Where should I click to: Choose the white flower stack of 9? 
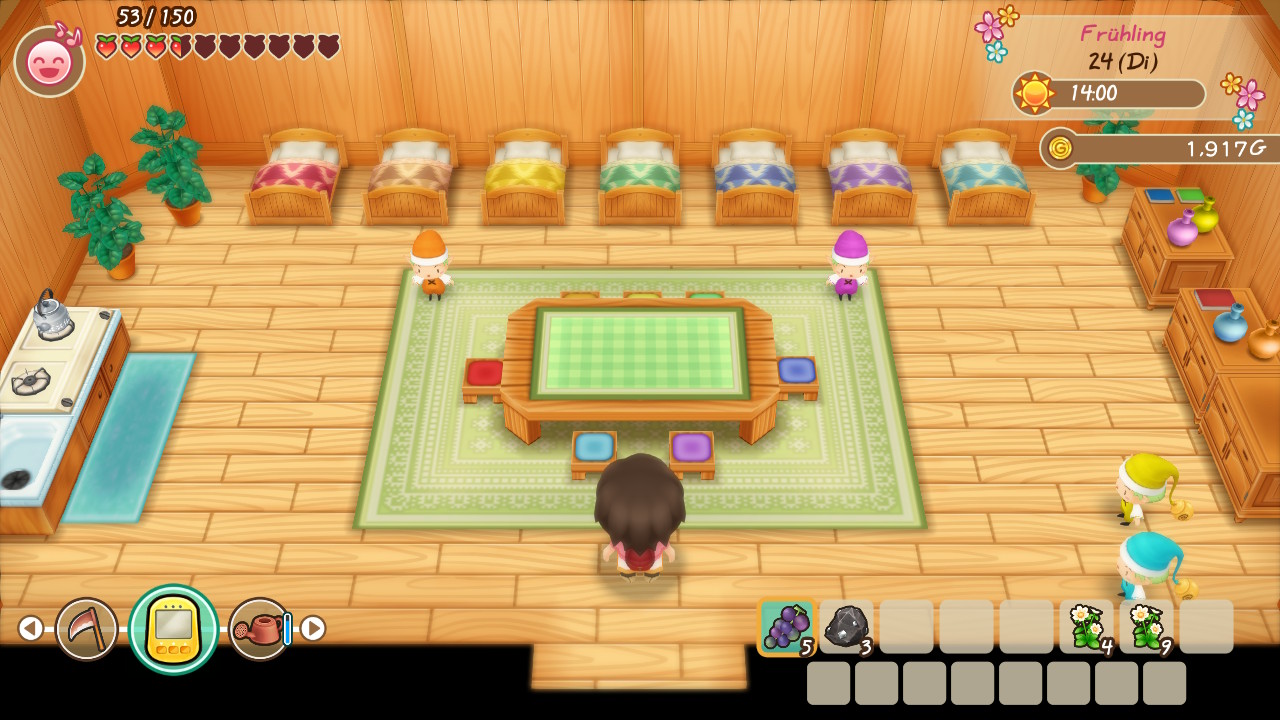point(1146,627)
